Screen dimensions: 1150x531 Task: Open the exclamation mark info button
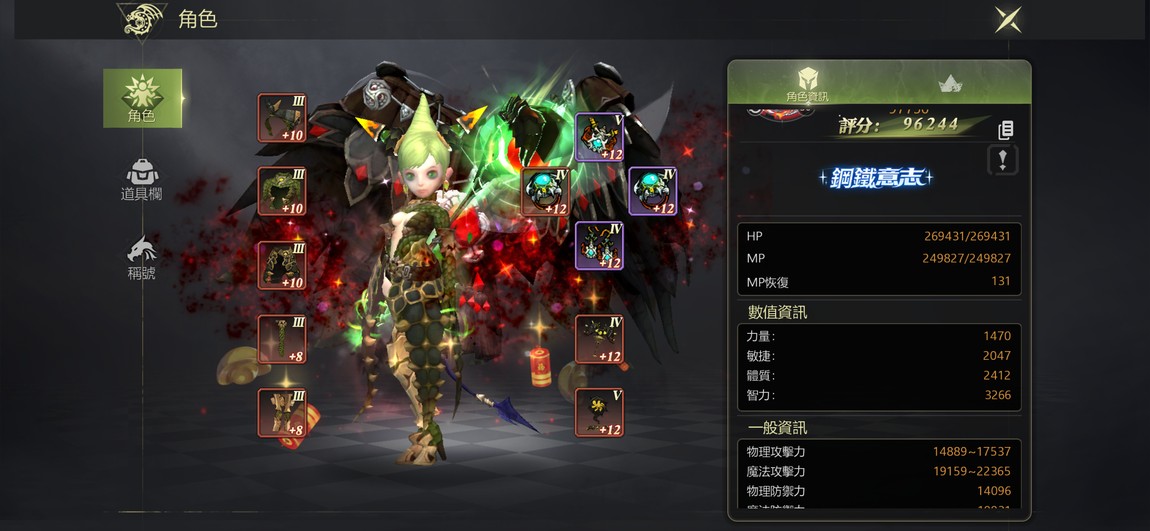[1003, 159]
